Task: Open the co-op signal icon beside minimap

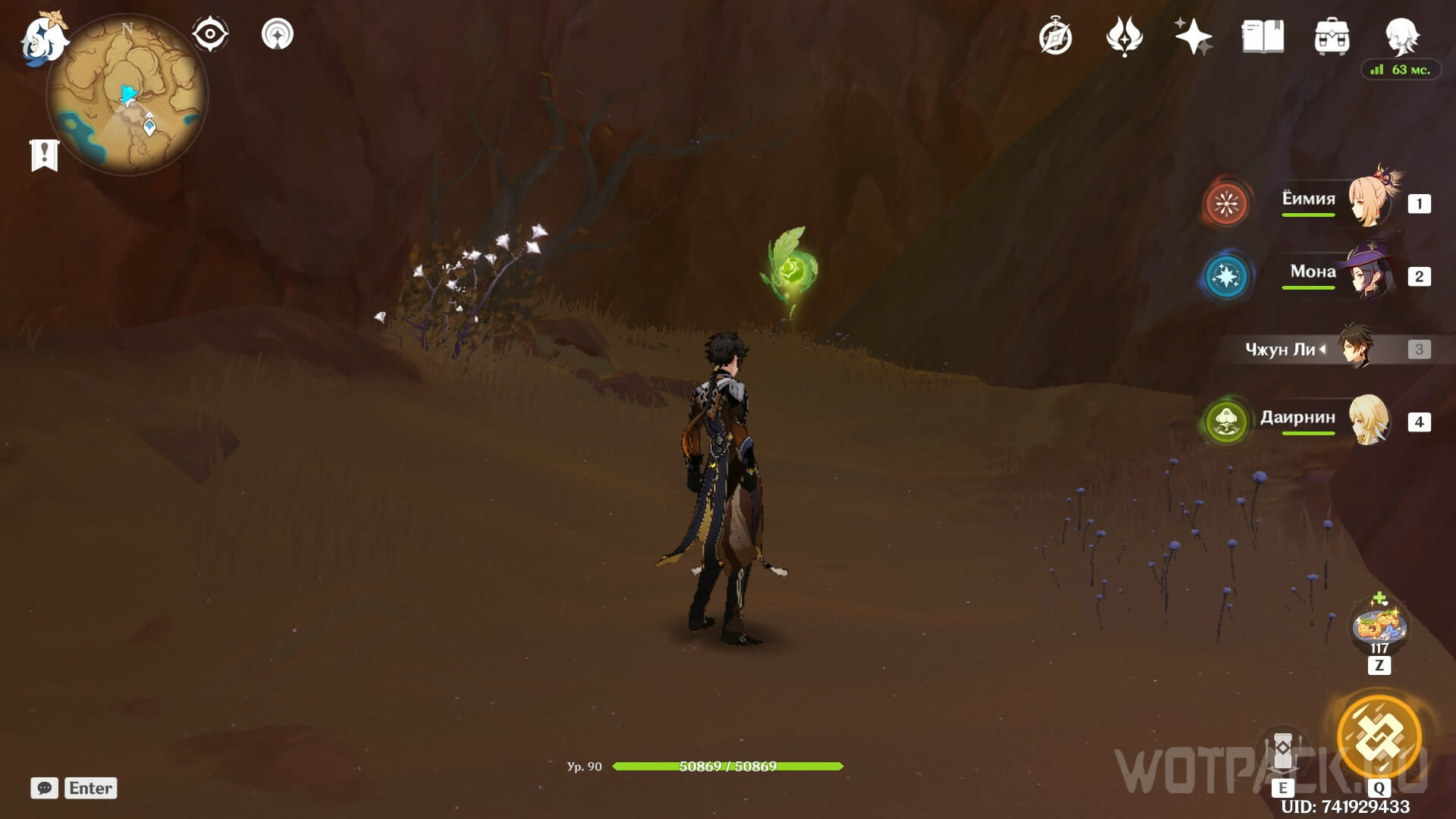Action: 278,34
